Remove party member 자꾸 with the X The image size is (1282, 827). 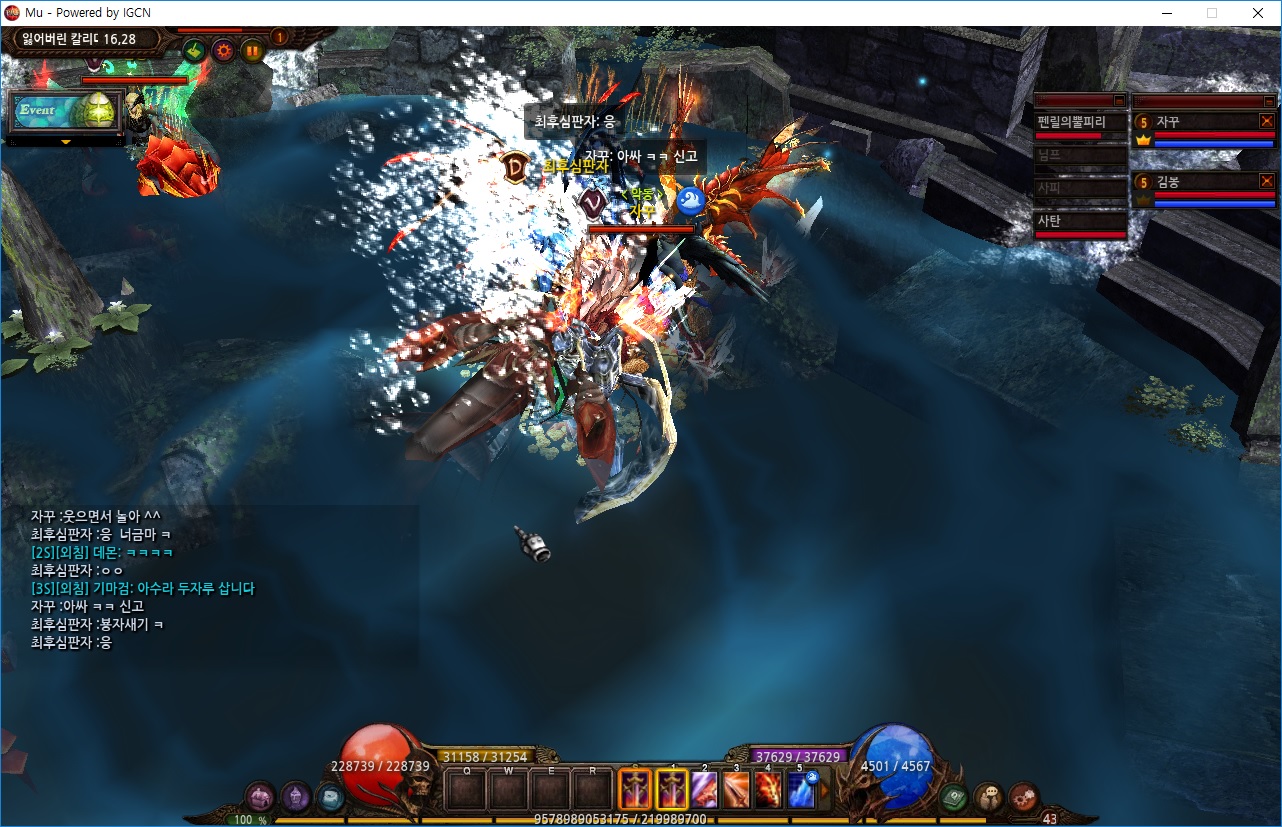click(1266, 121)
